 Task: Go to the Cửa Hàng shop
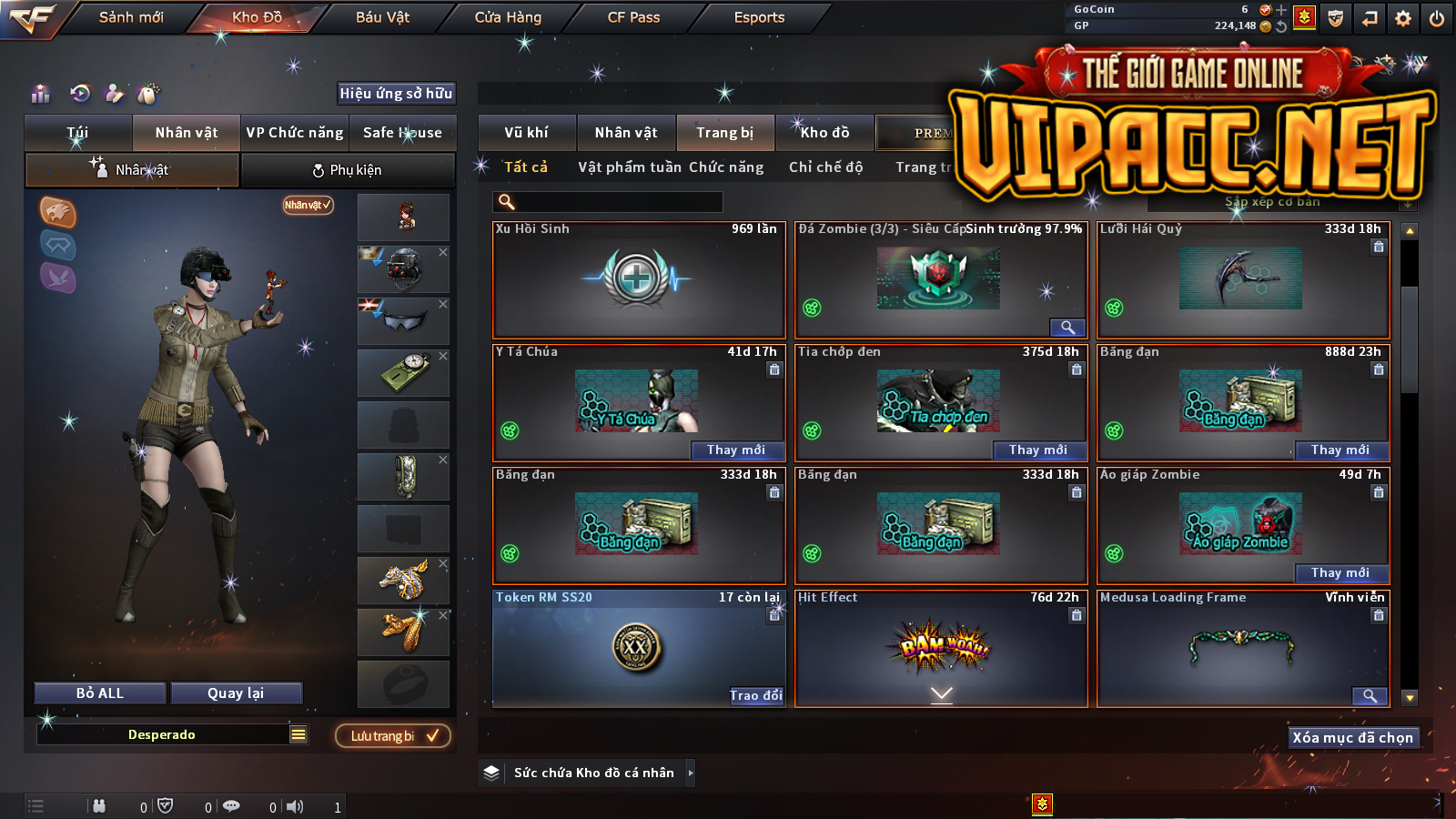[508, 17]
